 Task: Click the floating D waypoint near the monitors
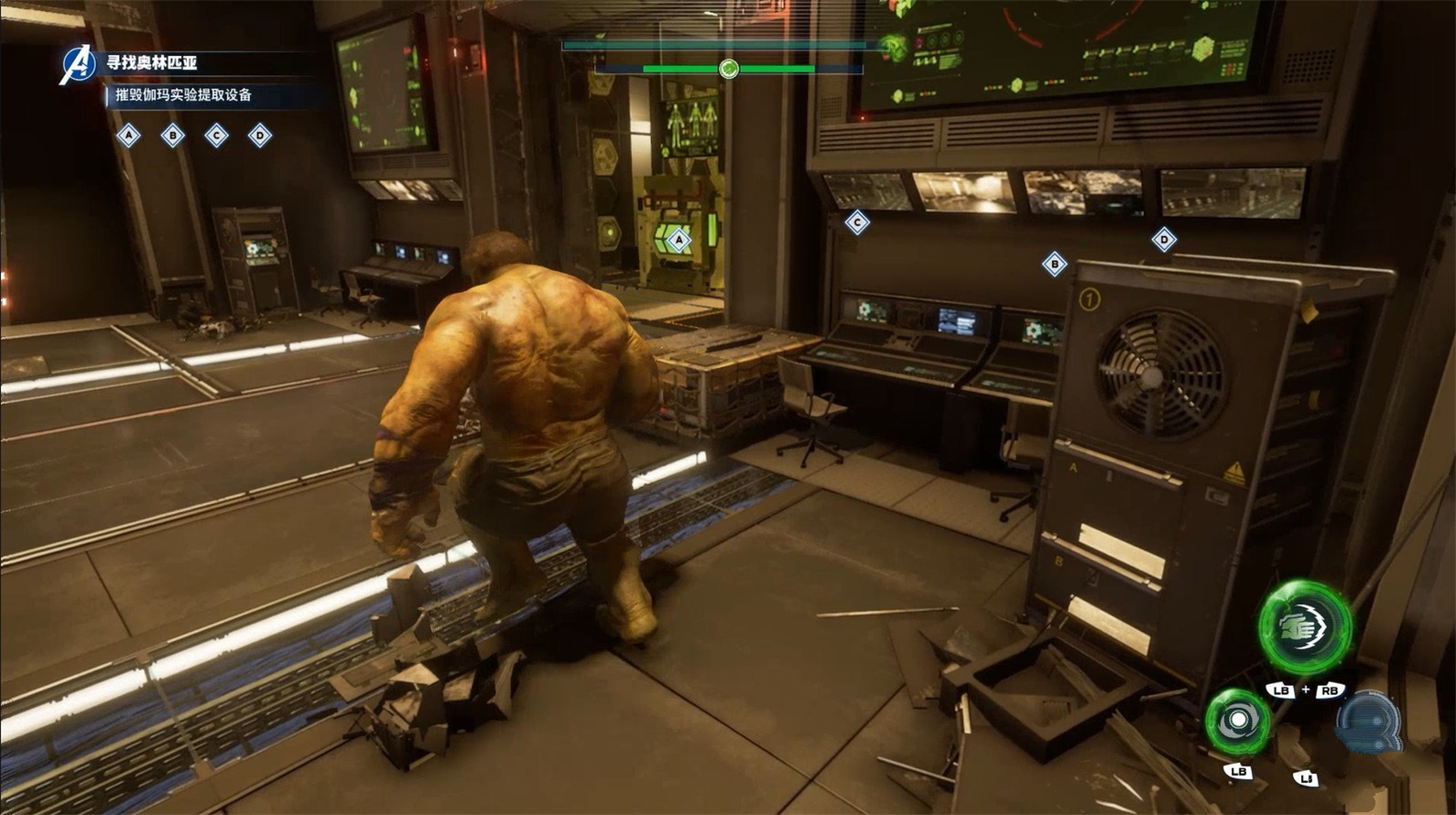point(1164,240)
